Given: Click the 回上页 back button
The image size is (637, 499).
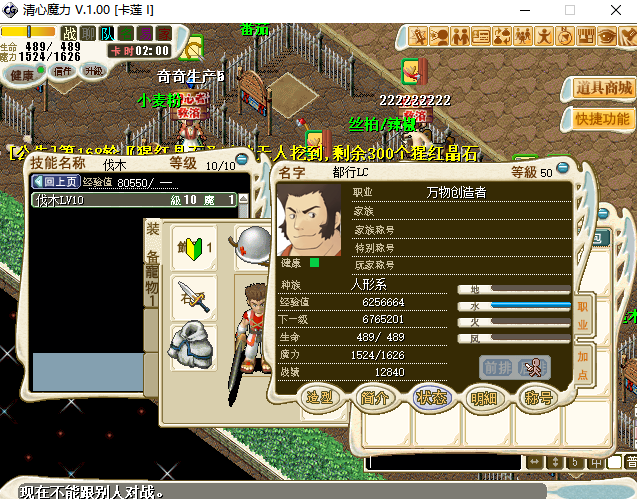Looking at the screenshot, I should [x=56, y=182].
